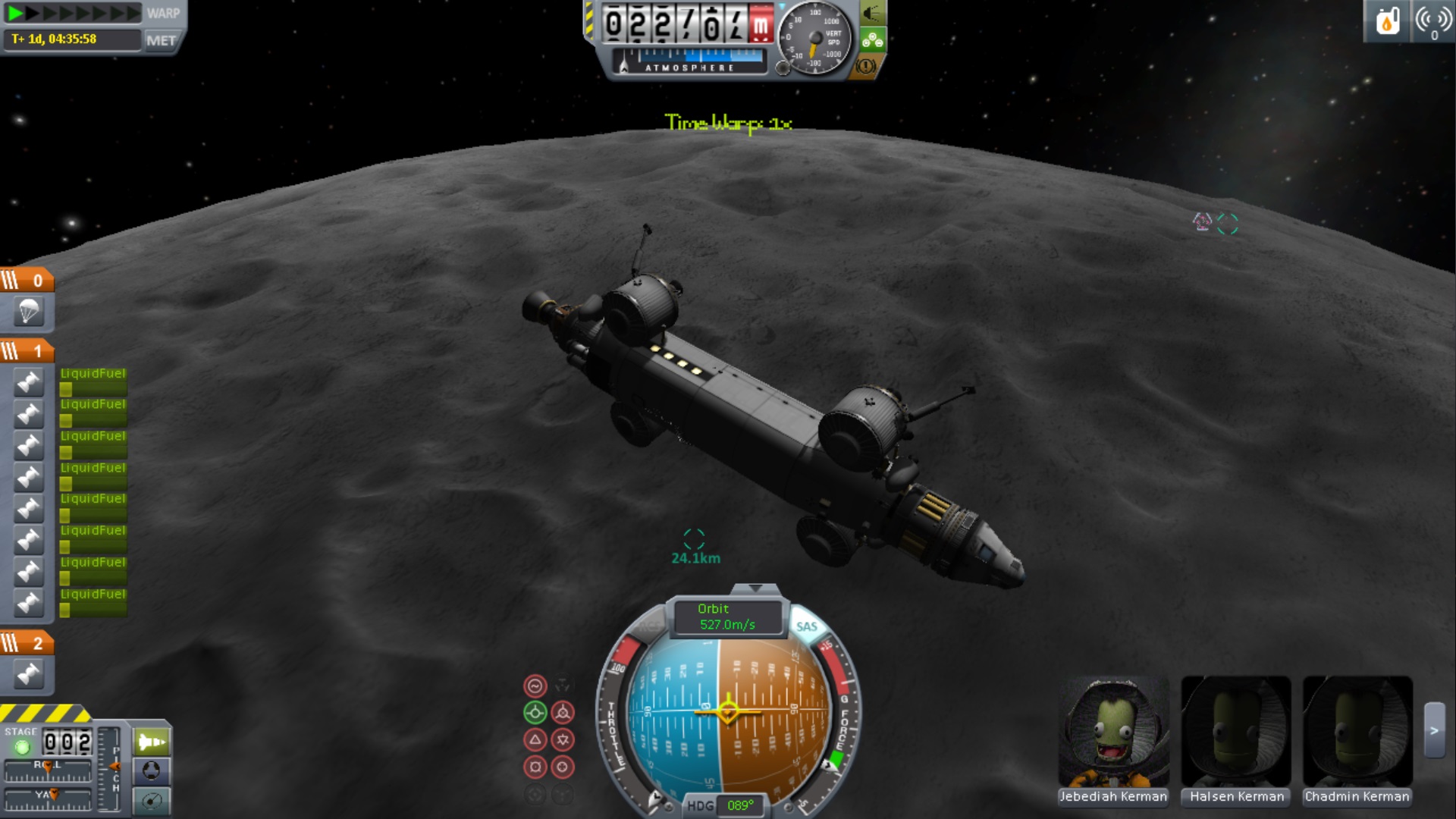This screenshot has width=1456, height=819.
Task: Switch to docking mode button
Action: (152, 771)
